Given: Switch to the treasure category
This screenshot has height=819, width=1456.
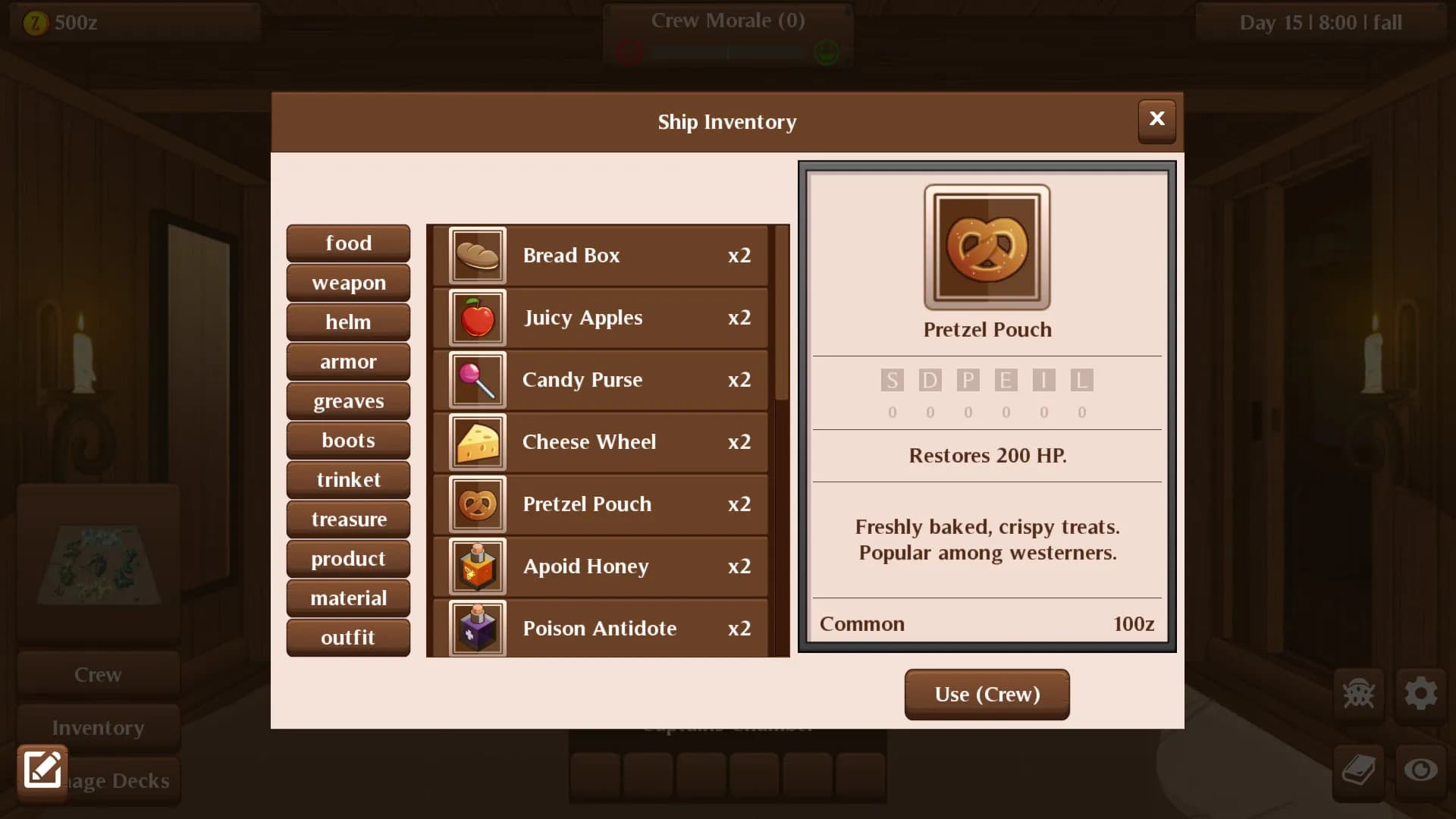Looking at the screenshot, I should [348, 519].
